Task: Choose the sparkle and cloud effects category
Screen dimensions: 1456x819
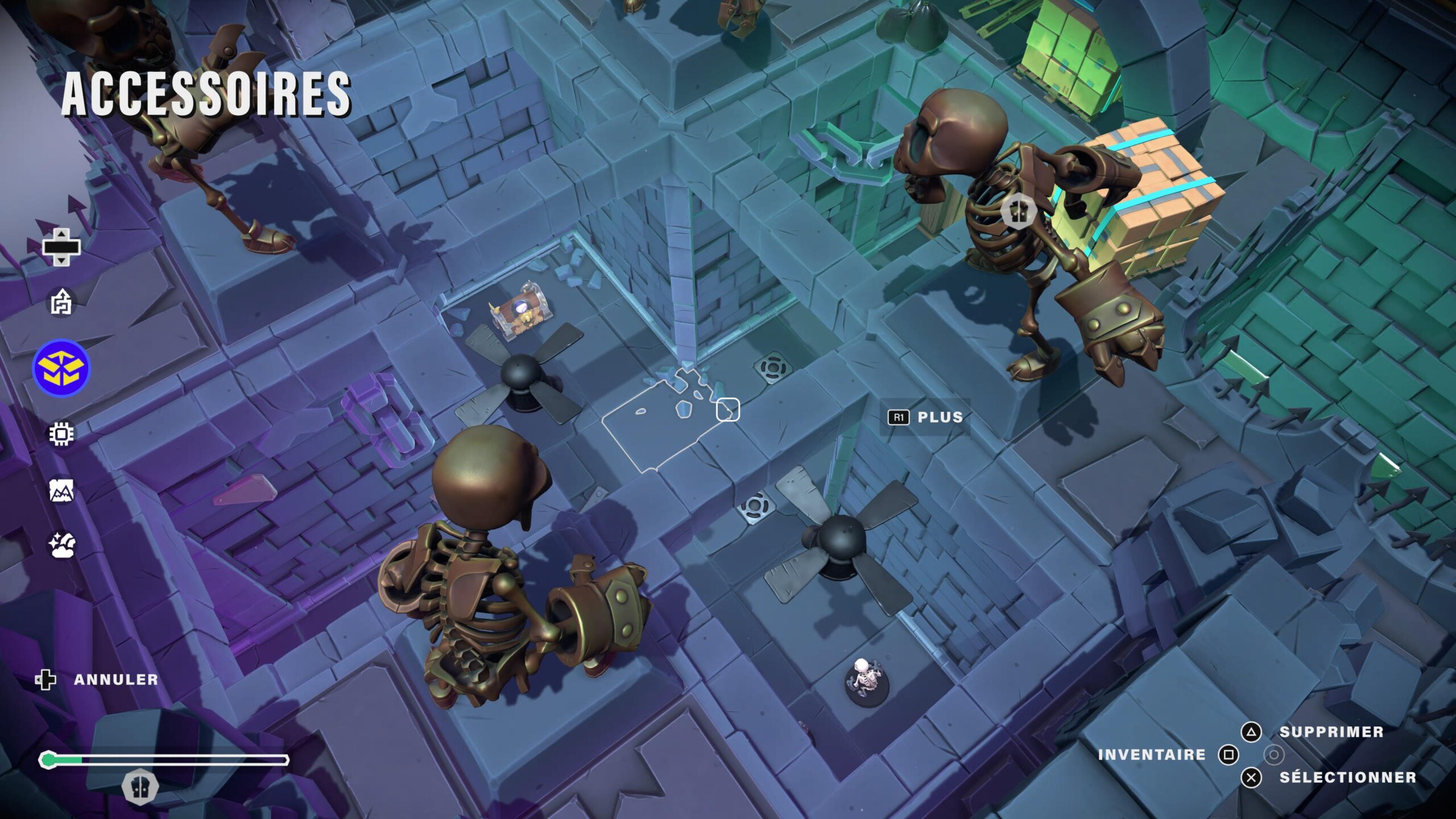Action: click(61, 545)
